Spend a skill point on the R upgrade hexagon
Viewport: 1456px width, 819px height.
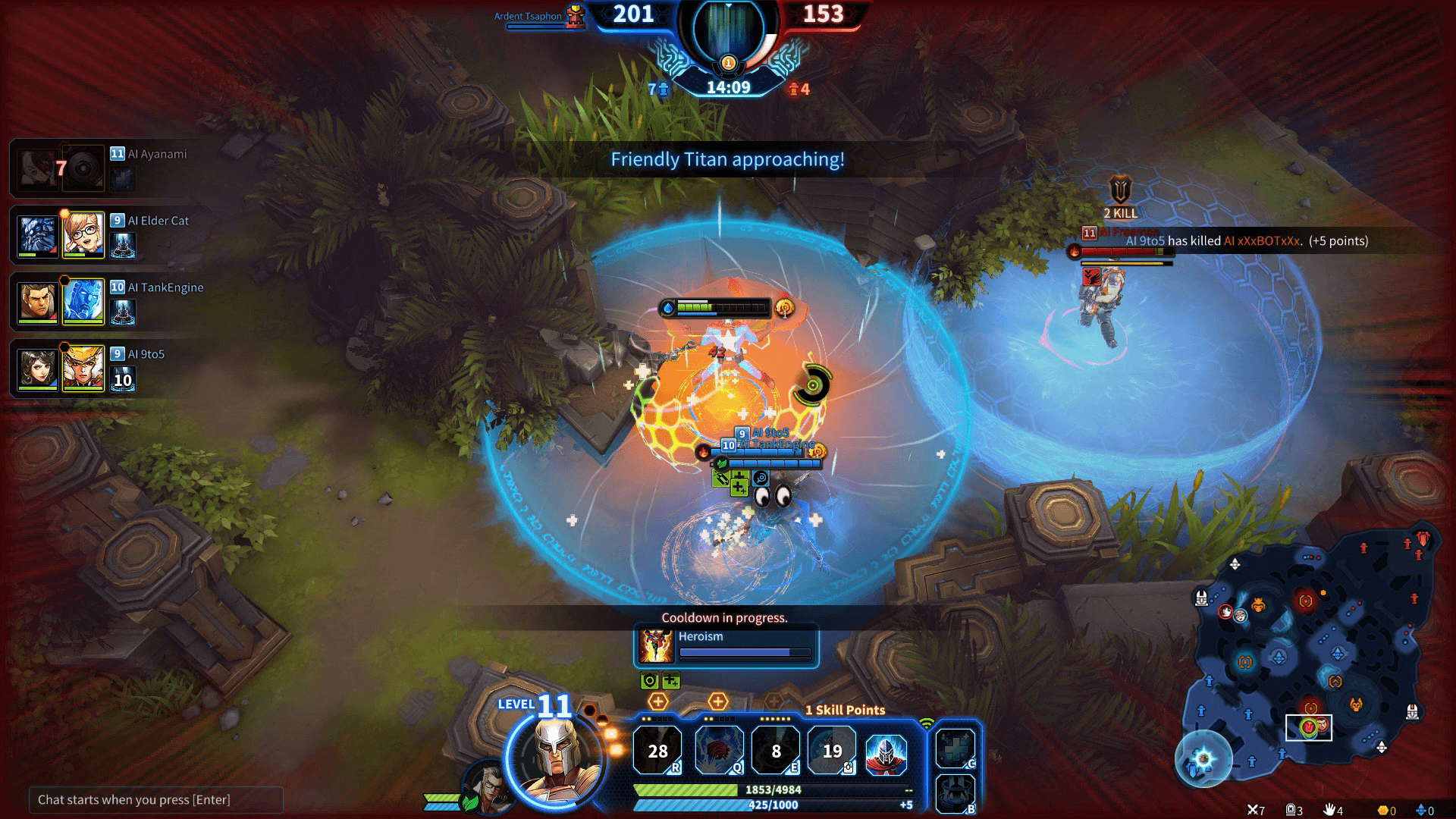tap(659, 701)
